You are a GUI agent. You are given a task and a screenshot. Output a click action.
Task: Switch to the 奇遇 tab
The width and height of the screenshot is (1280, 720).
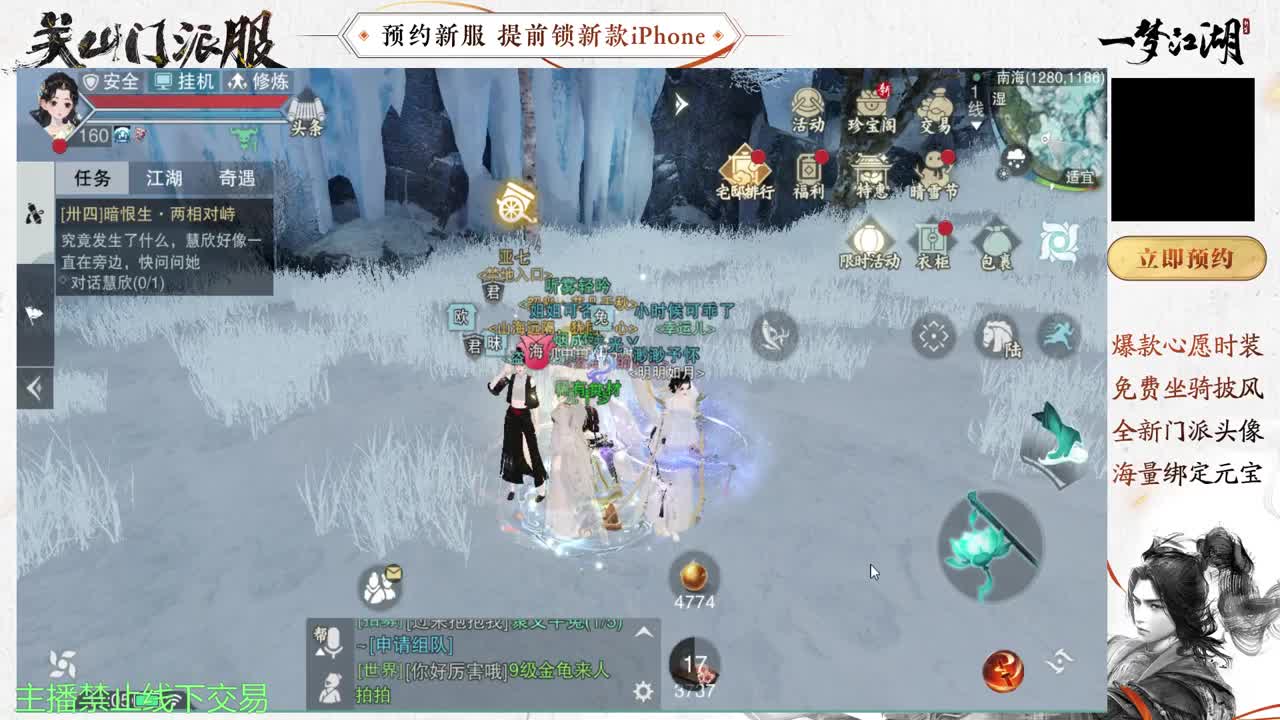pyautogui.click(x=240, y=177)
